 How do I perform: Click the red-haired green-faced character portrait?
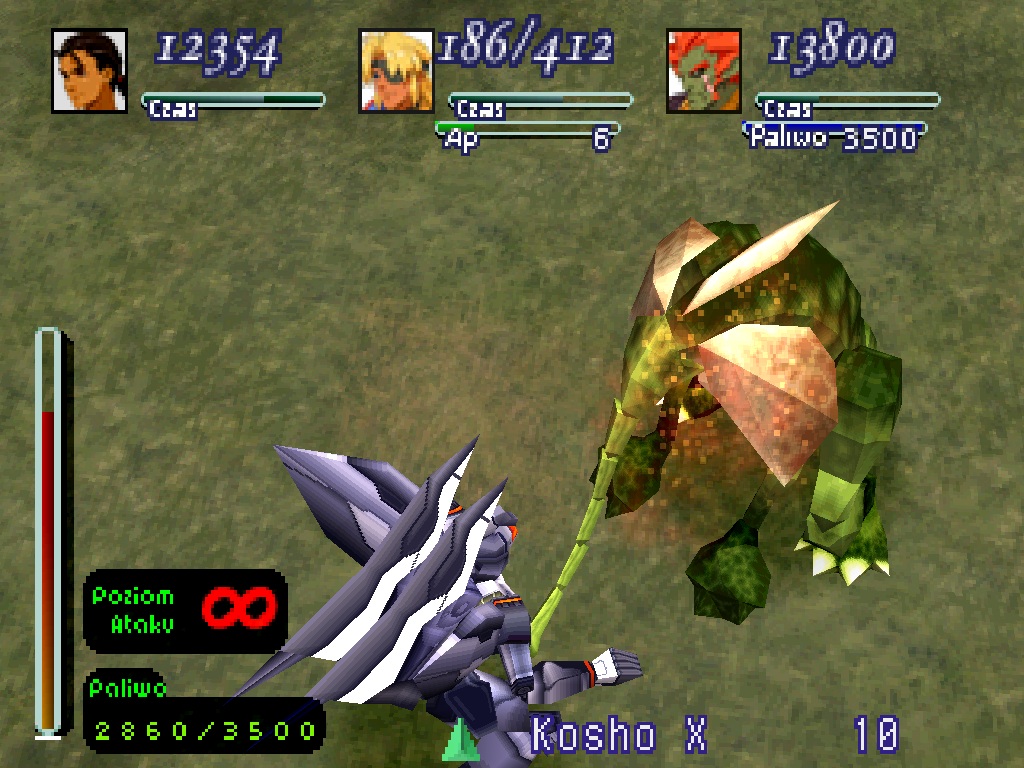click(x=704, y=71)
